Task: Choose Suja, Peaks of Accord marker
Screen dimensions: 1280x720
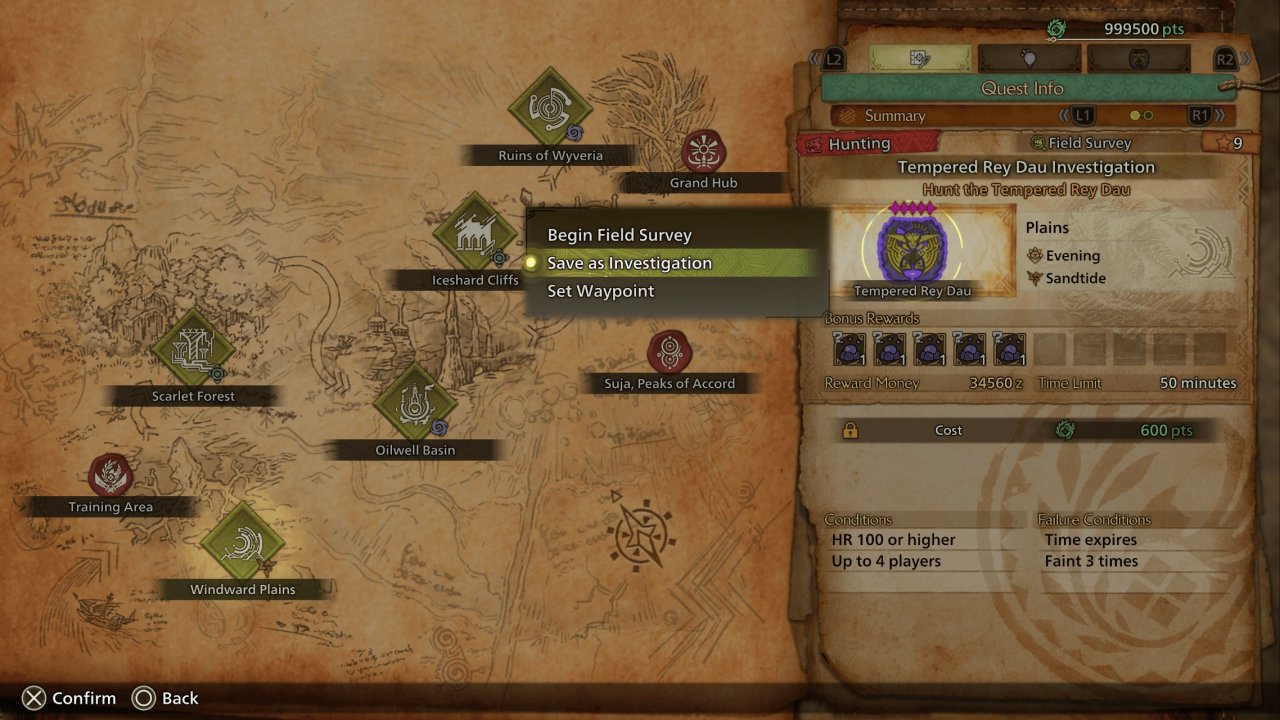Action: click(669, 353)
